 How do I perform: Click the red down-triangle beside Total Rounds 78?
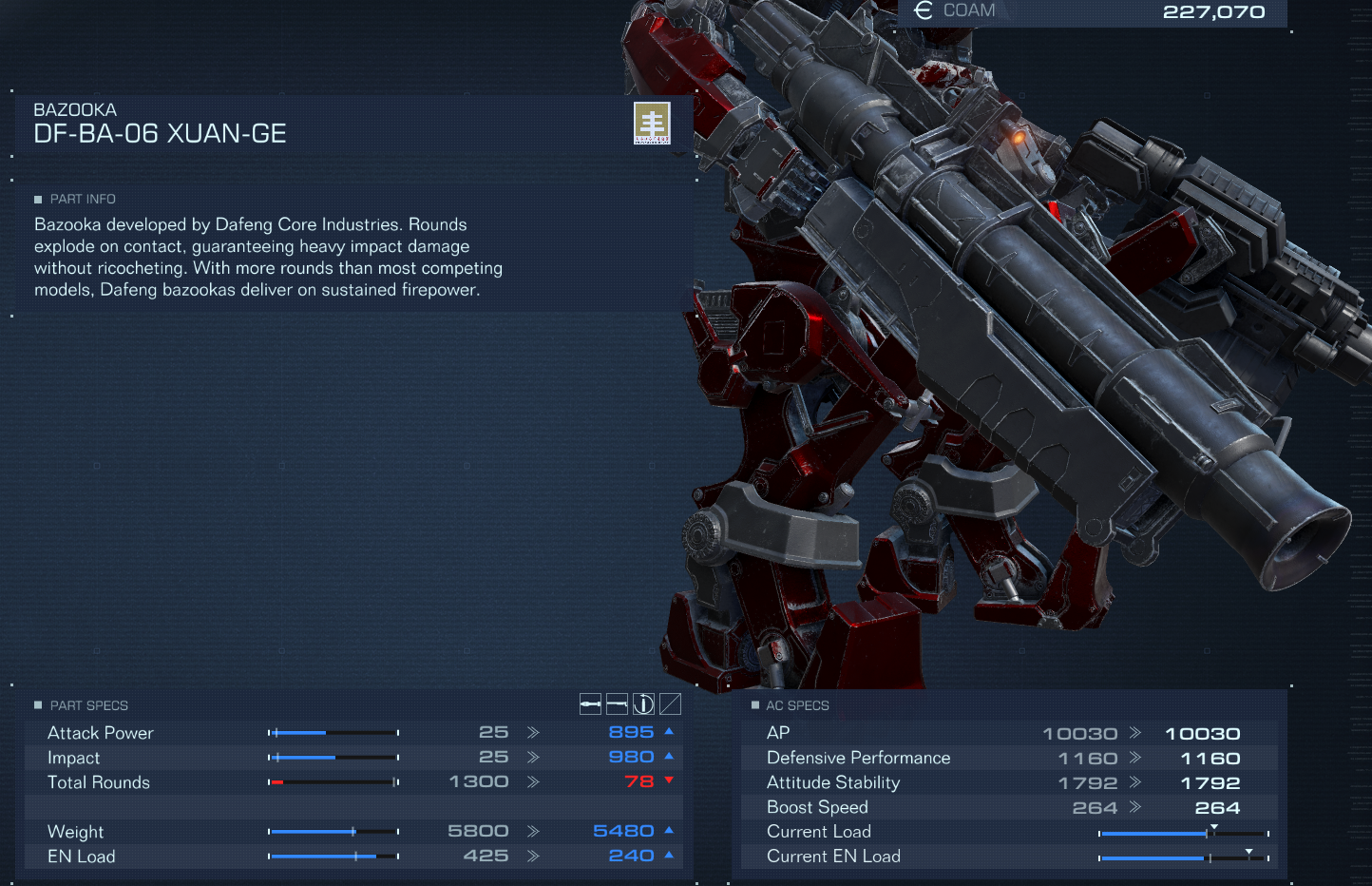[x=668, y=780]
